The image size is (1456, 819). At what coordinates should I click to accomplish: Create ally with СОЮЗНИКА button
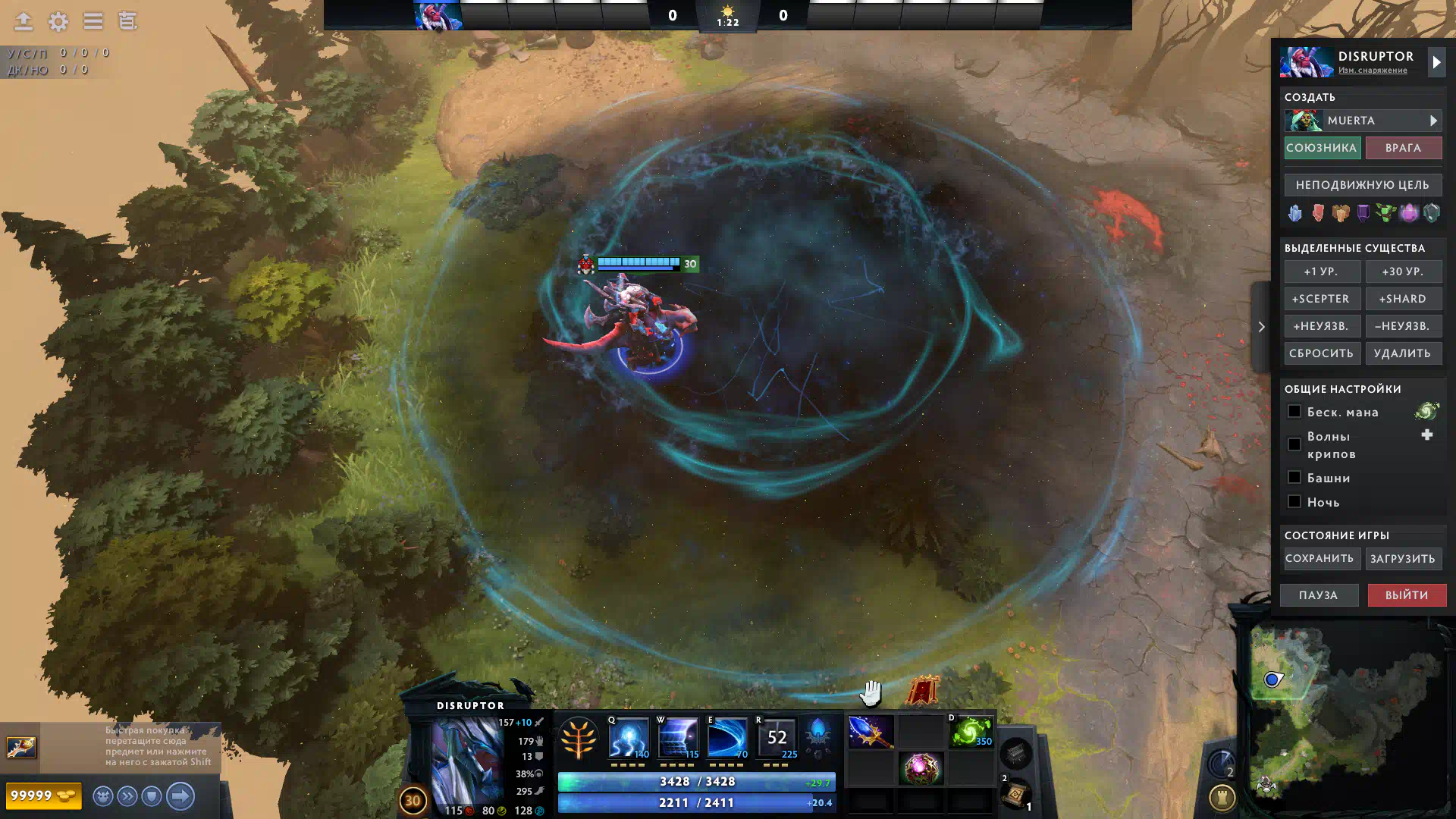[1321, 148]
